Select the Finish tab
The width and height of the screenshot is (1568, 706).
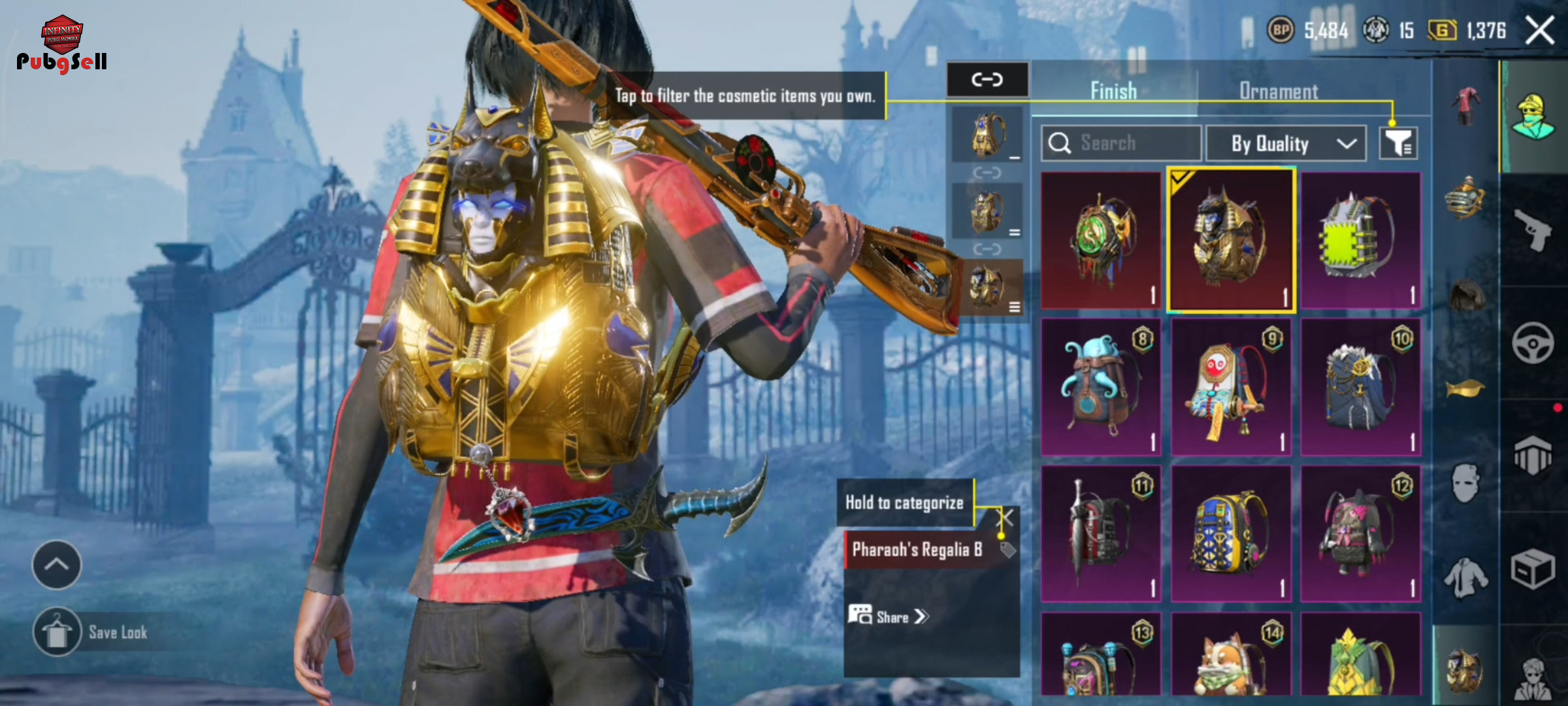point(1113,92)
